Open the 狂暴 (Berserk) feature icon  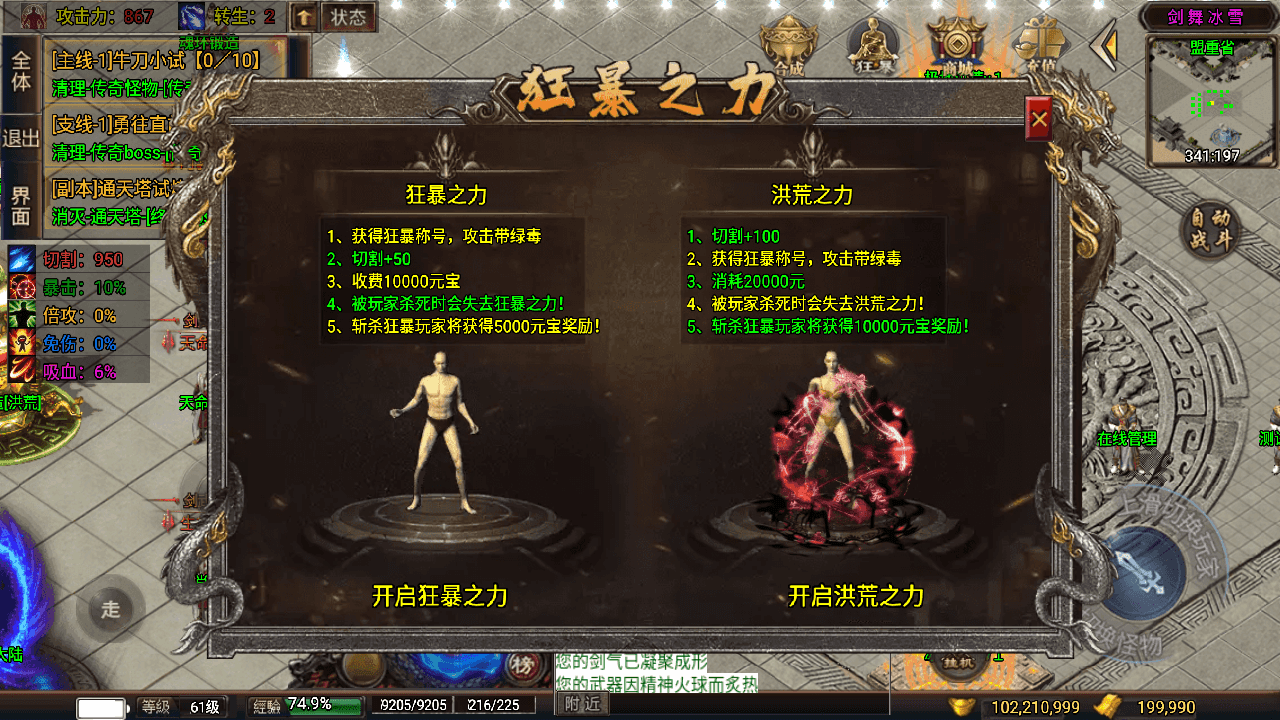pyautogui.click(x=873, y=45)
